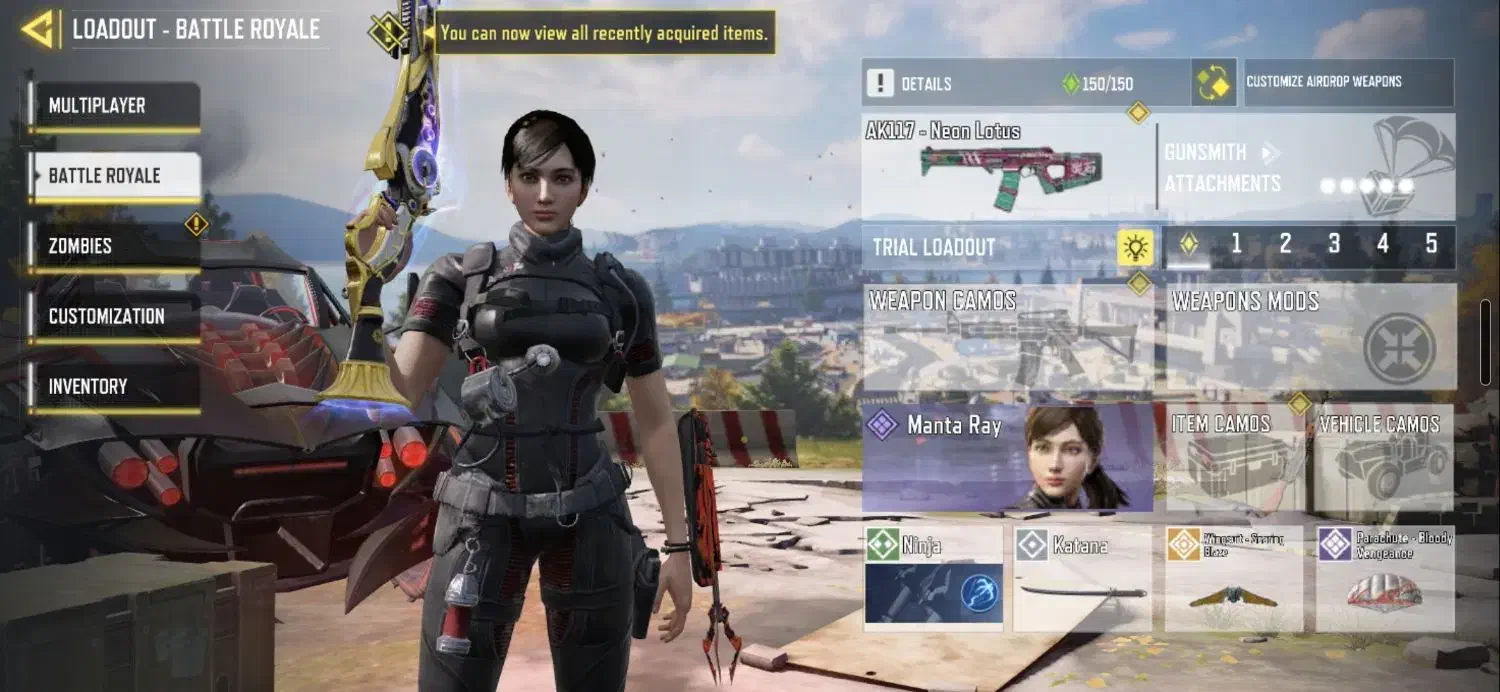Viewport: 1500px width, 692px height.
Task: Open Item Camos
Action: (1236, 458)
